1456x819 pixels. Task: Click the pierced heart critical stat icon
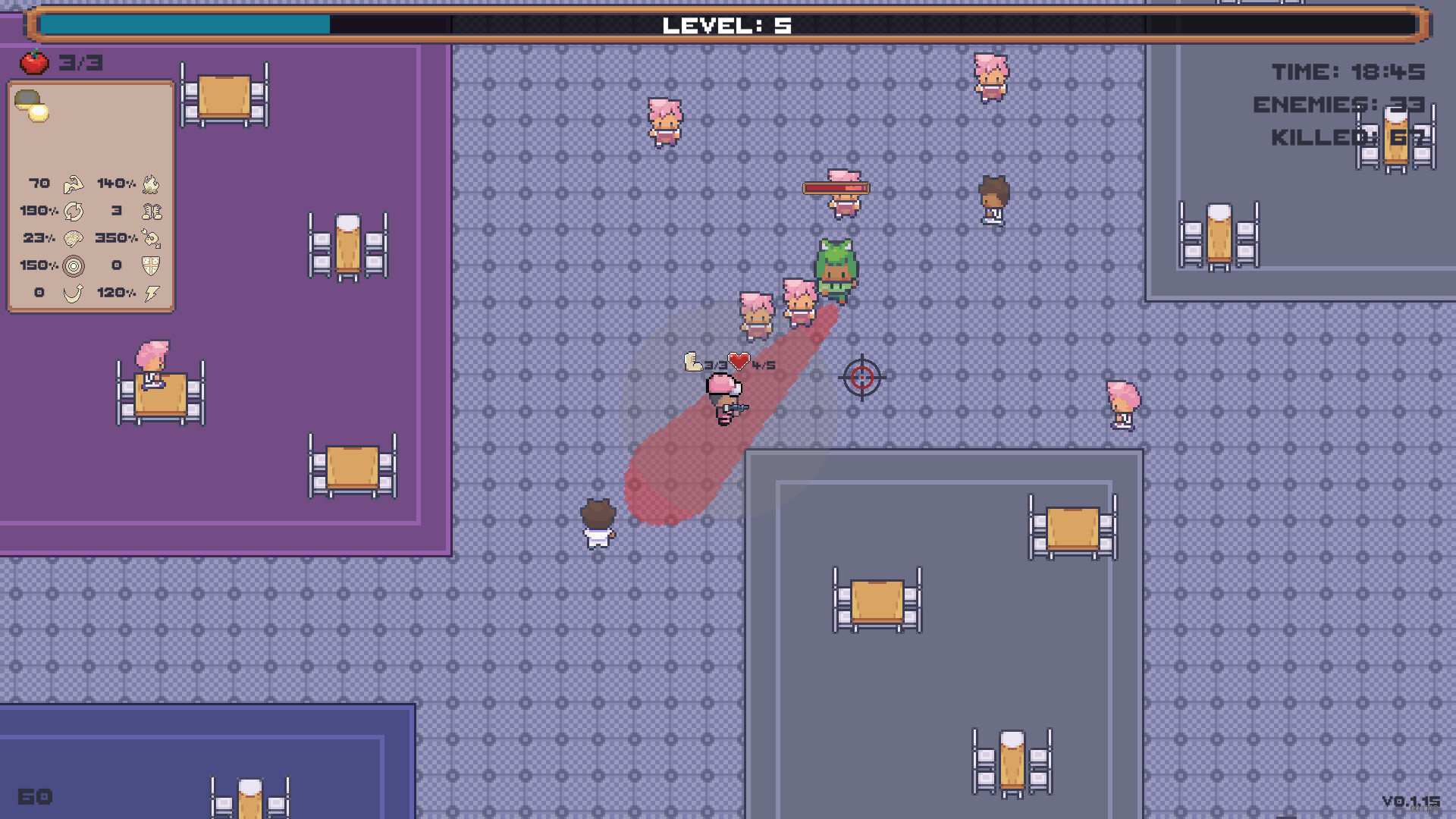coord(149,240)
